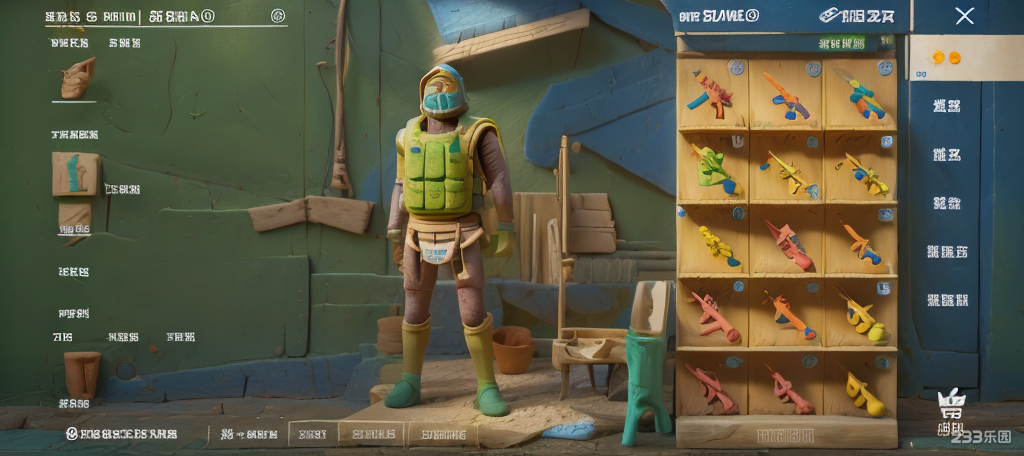Screen dimensions: 1024x456
Task: Close the loadout screen with the X
Action: pyautogui.click(x=964, y=16)
